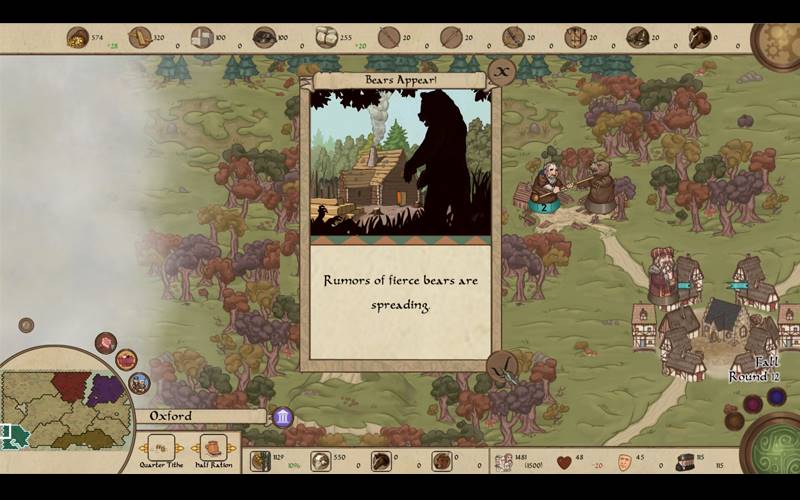Open the purple building icon beside Oxford
800x500 pixels.
coord(283,416)
